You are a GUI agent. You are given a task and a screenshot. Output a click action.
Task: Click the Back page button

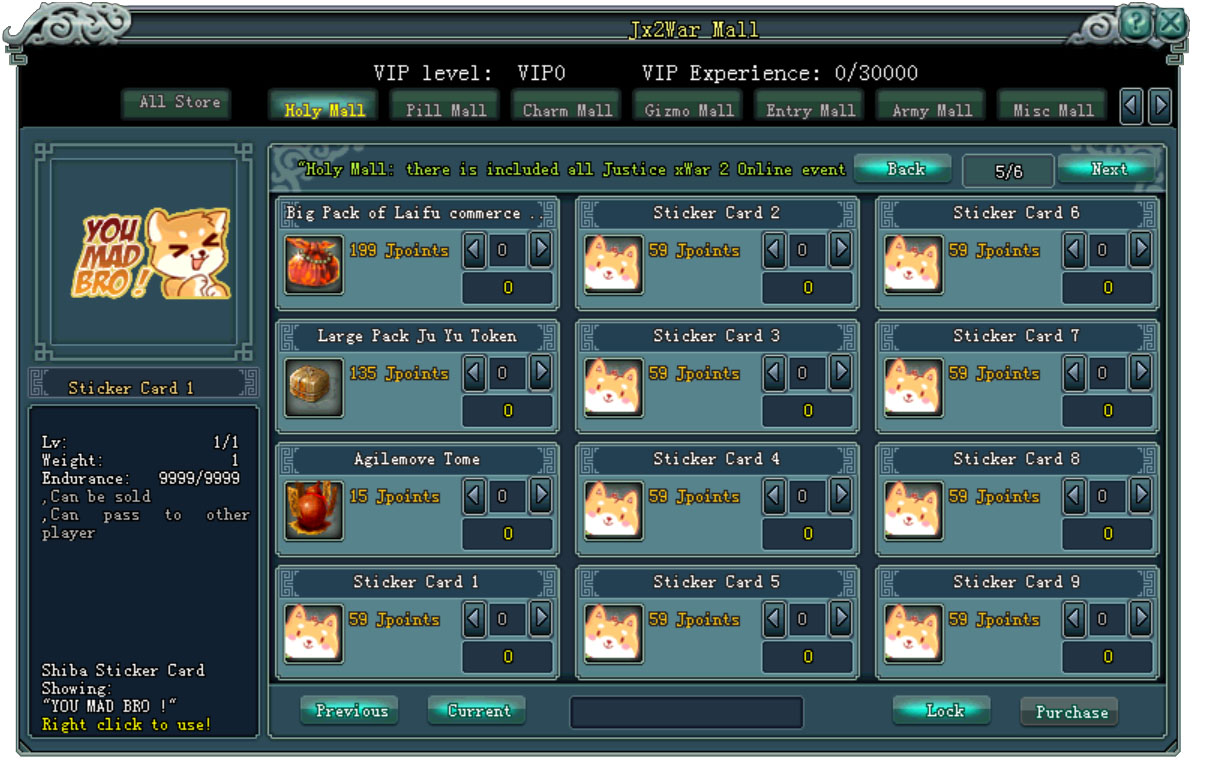[x=905, y=169]
